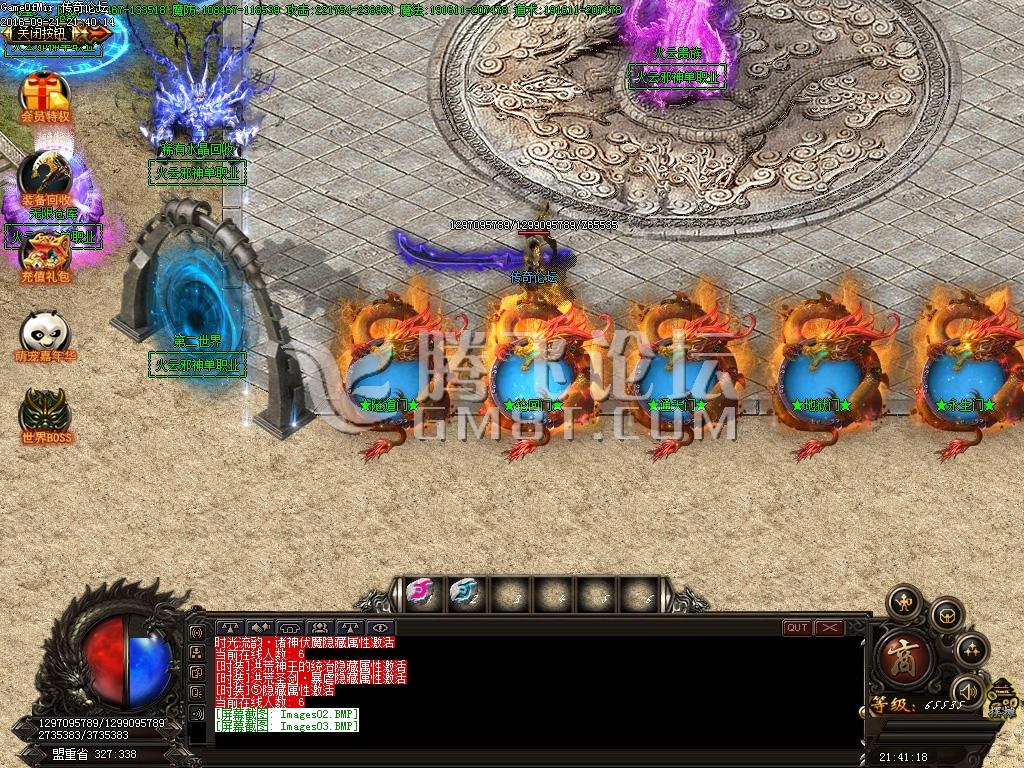The width and height of the screenshot is (1024, 768).
Task: Click the QUT button above the chat
Action: click(x=797, y=628)
